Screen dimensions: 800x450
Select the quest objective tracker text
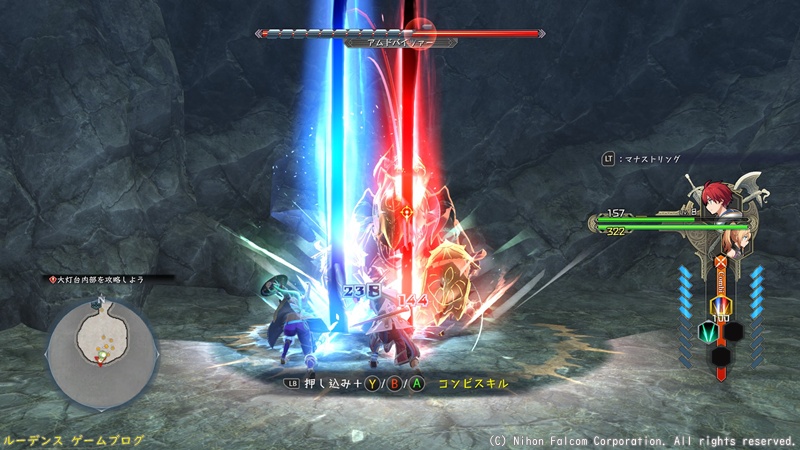tap(95, 280)
